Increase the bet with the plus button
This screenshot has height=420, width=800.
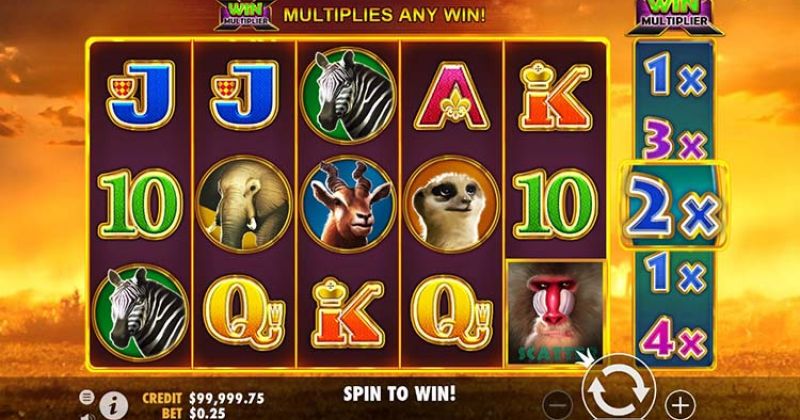pyautogui.click(x=679, y=404)
